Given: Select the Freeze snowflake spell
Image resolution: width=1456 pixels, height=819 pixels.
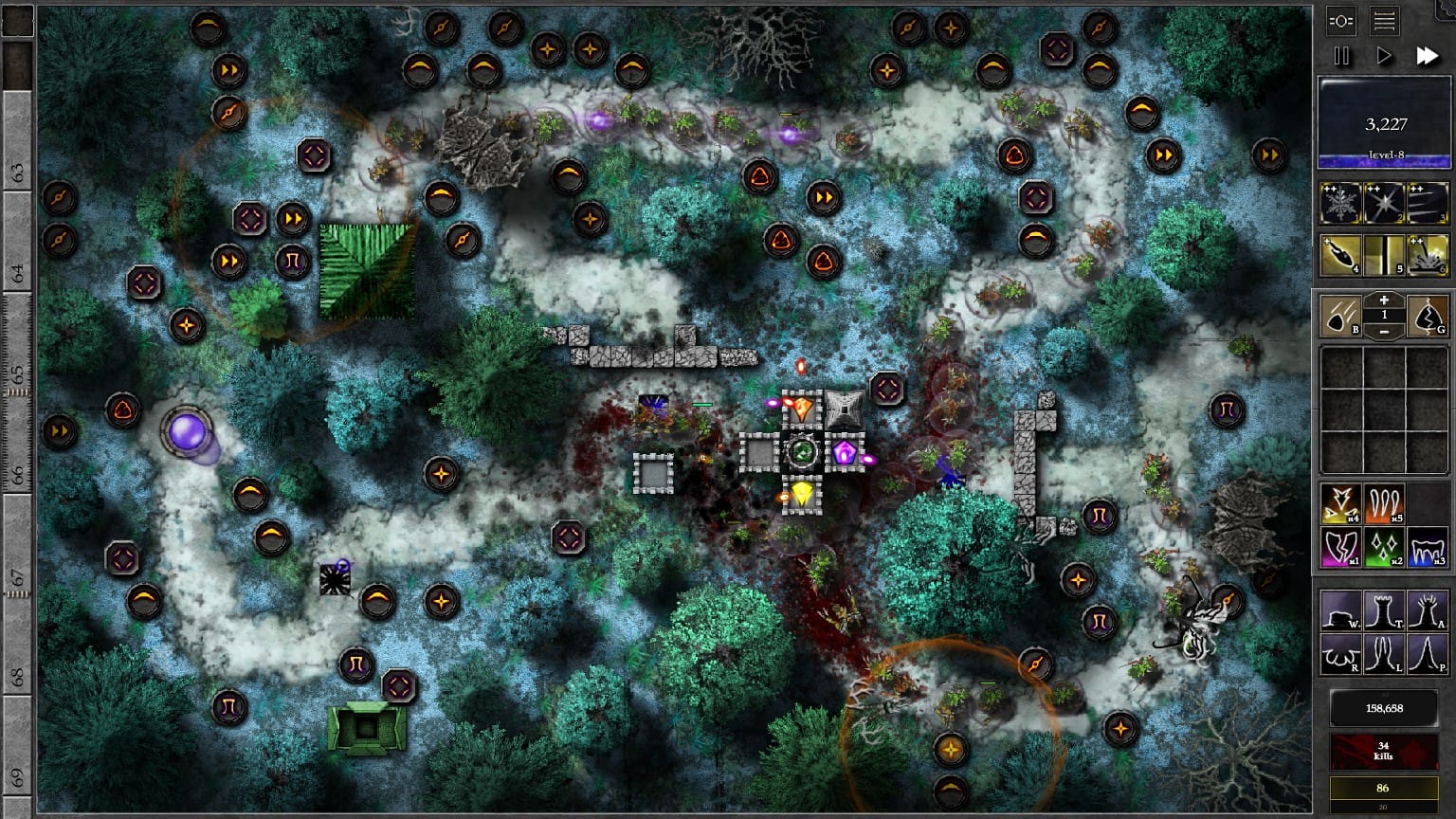Looking at the screenshot, I should coord(1340,203).
